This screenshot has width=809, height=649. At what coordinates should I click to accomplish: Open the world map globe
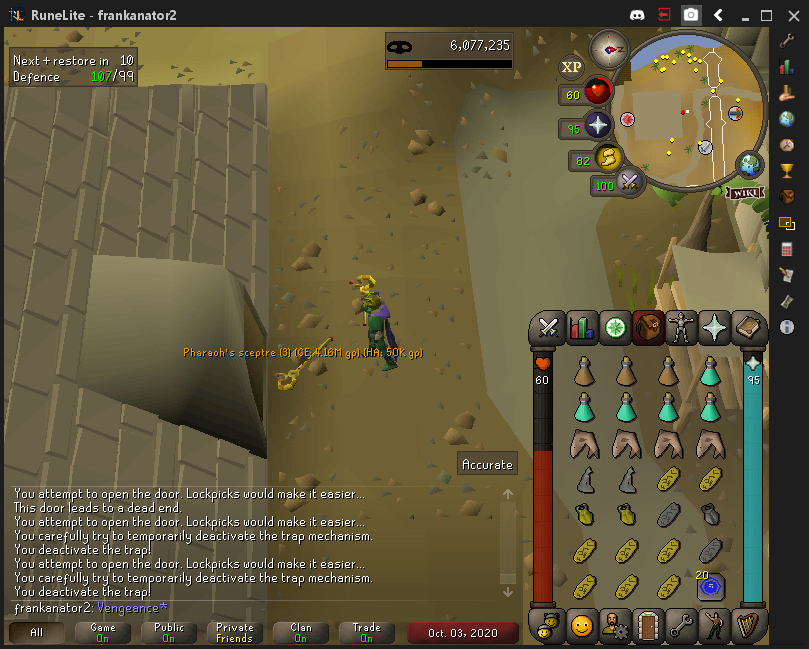click(749, 165)
